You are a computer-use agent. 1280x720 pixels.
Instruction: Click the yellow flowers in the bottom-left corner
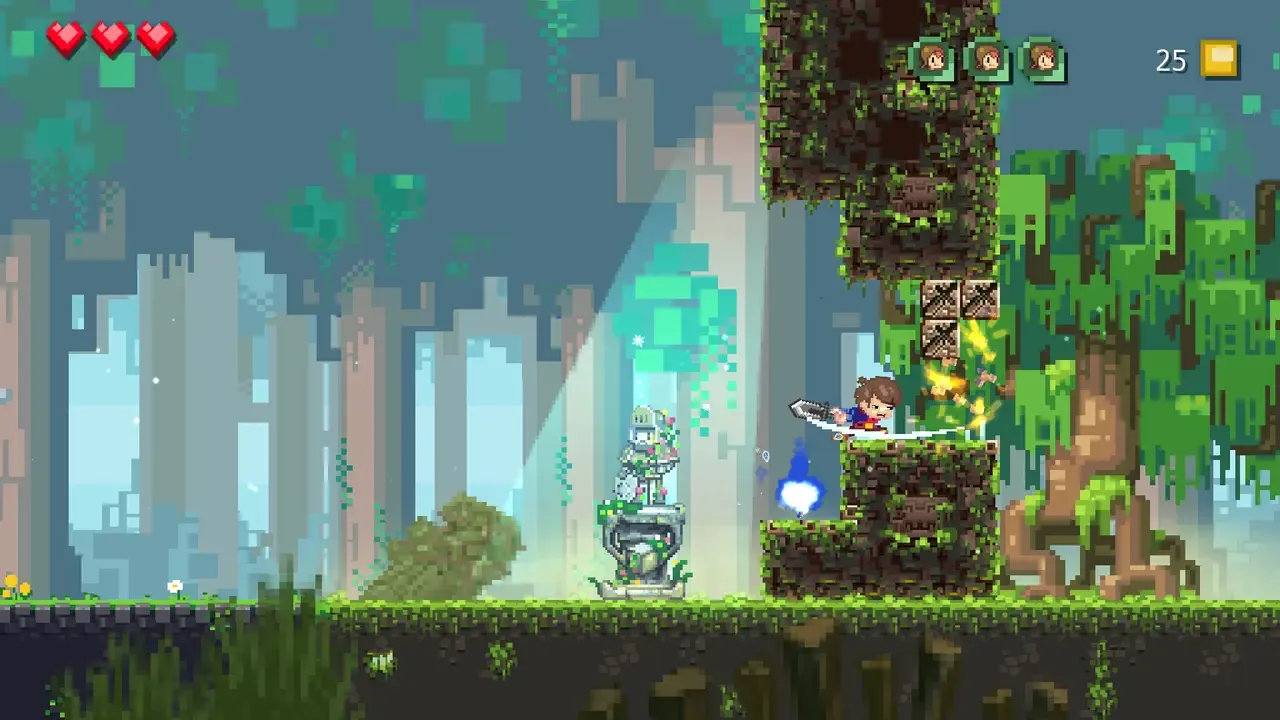pos(15,588)
